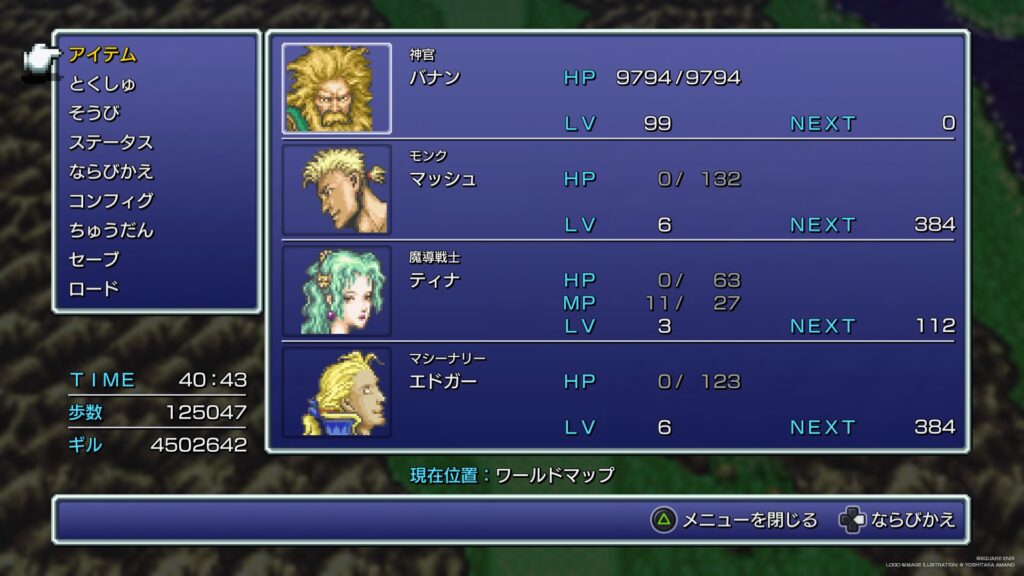Select party member マッシュ
The width and height of the screenshot is (1024, 576).
pos(443,180)
